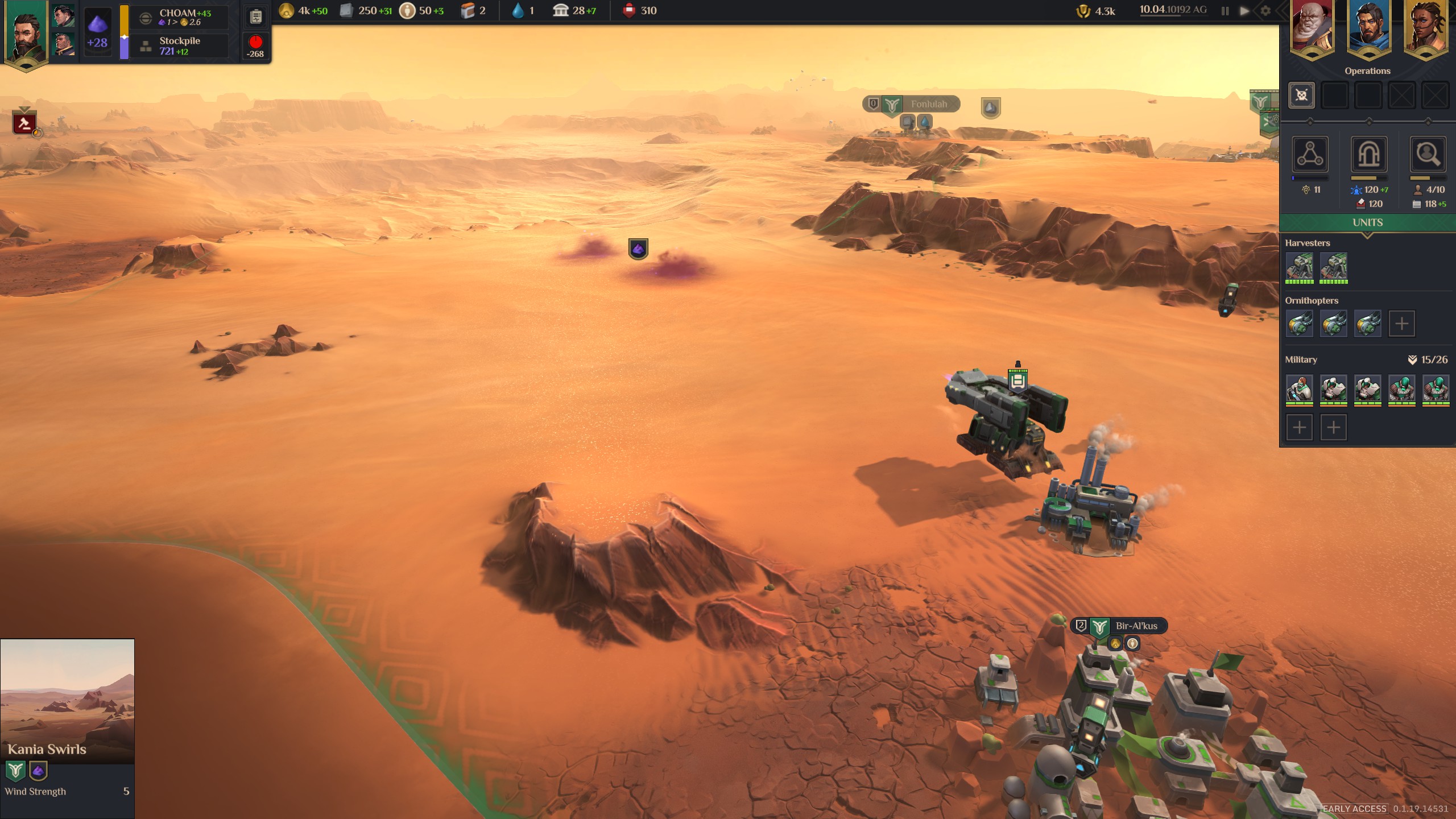Open the skull crossbones operation slot
The width and height of the screenshot is (1456, 819).
click(1301, 95)
